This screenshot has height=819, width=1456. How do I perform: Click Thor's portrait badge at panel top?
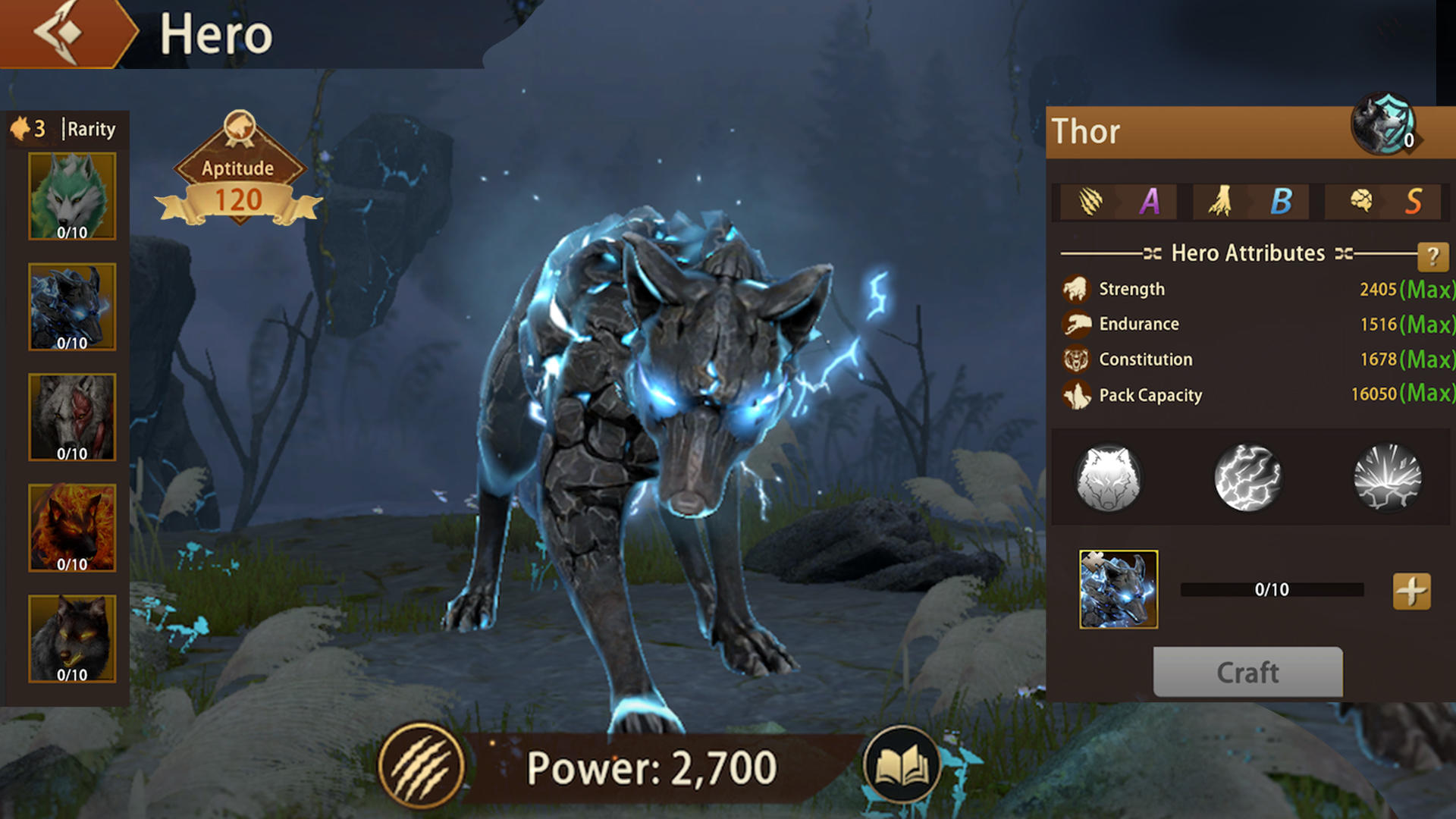1385,129
